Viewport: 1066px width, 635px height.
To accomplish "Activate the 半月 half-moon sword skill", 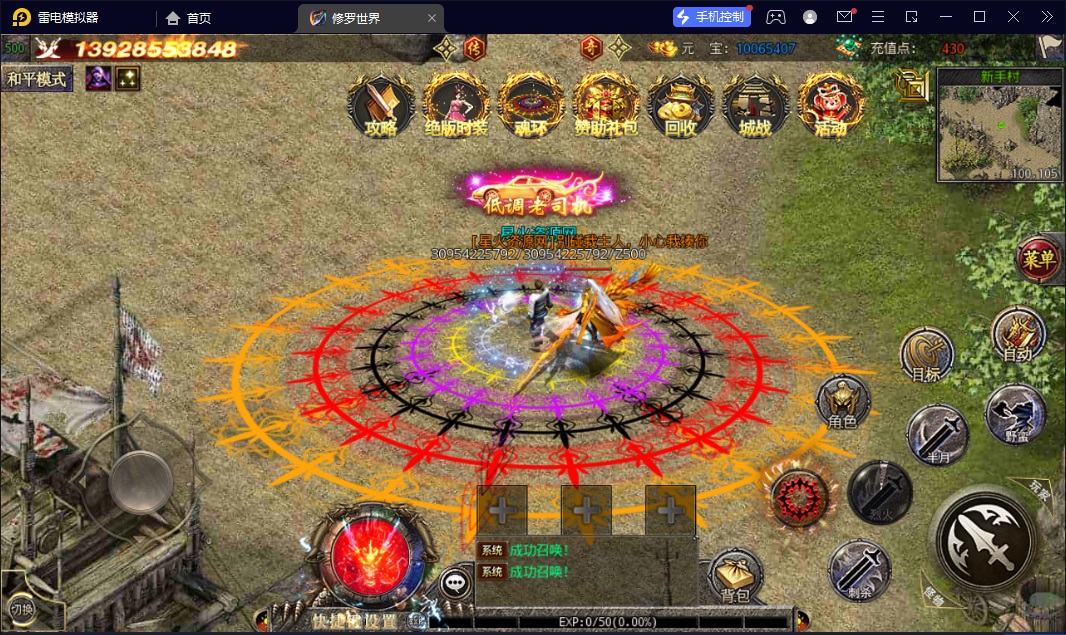I will click(x=937, y=435).
